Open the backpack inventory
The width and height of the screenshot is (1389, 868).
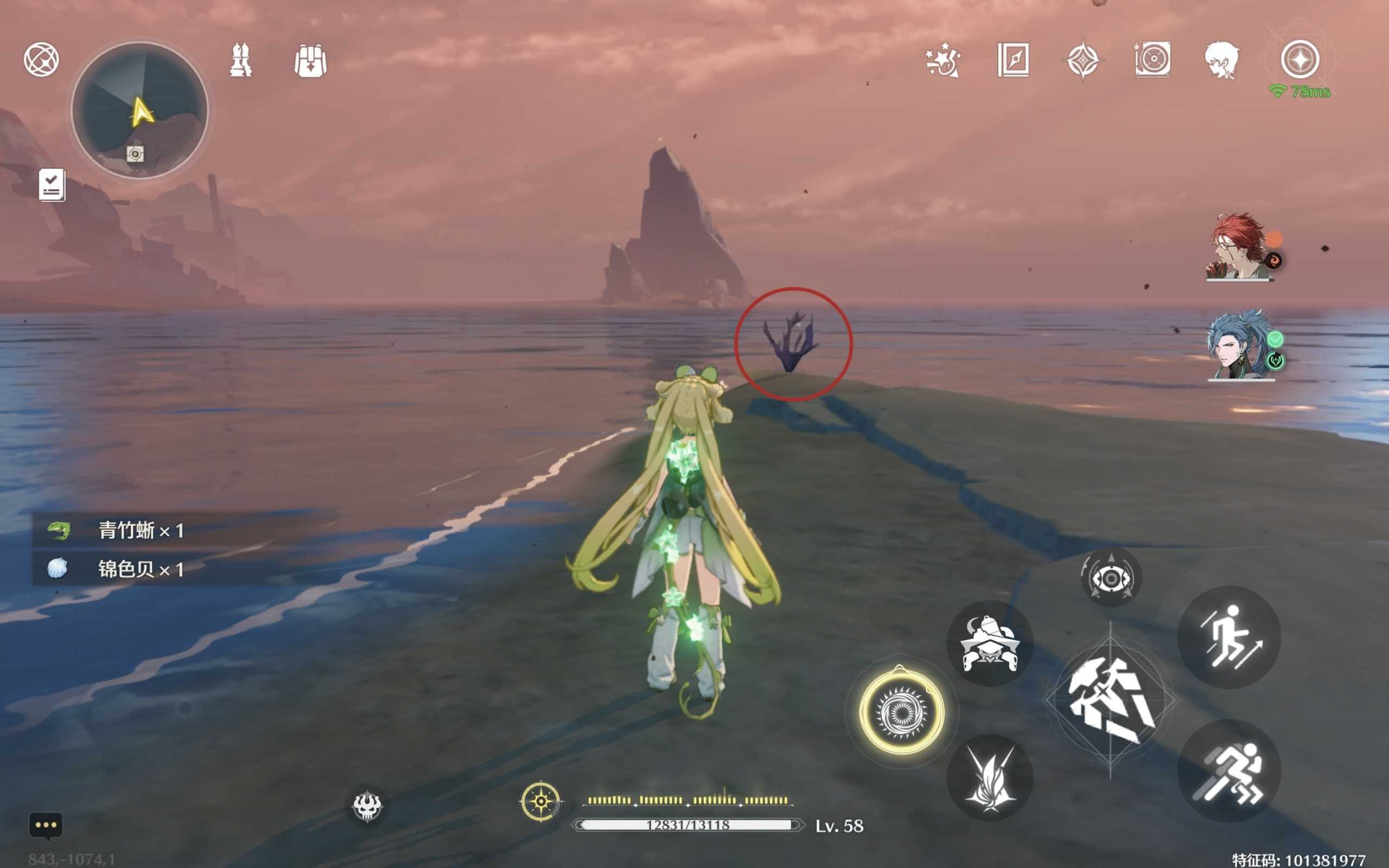click(310, 60)
